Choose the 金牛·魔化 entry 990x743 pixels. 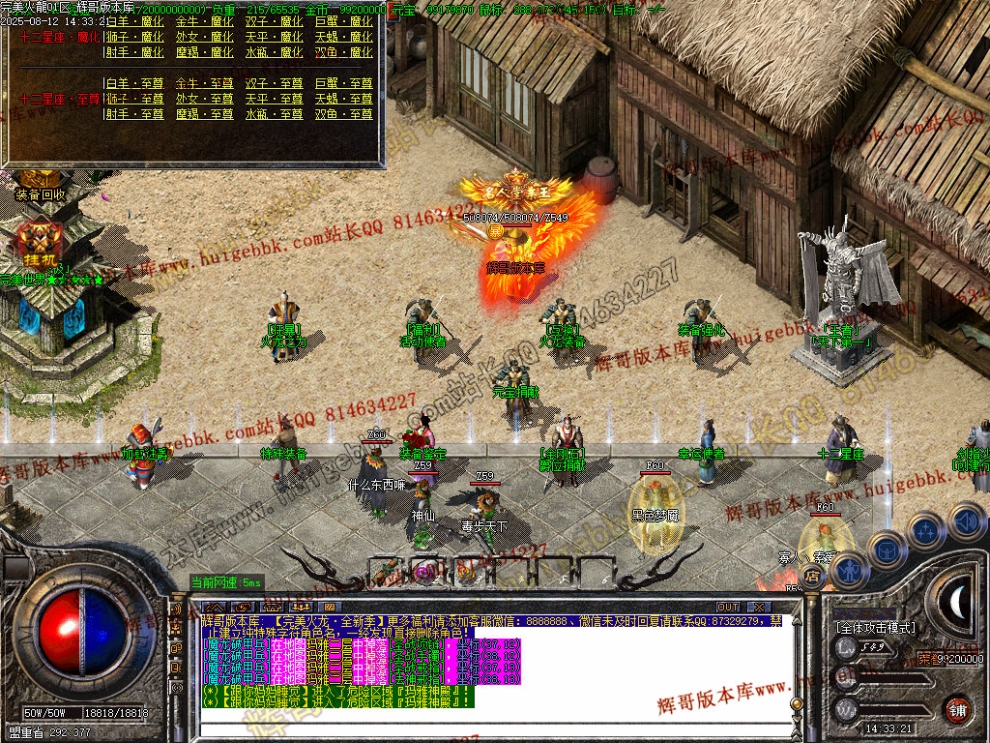(204, 21)
